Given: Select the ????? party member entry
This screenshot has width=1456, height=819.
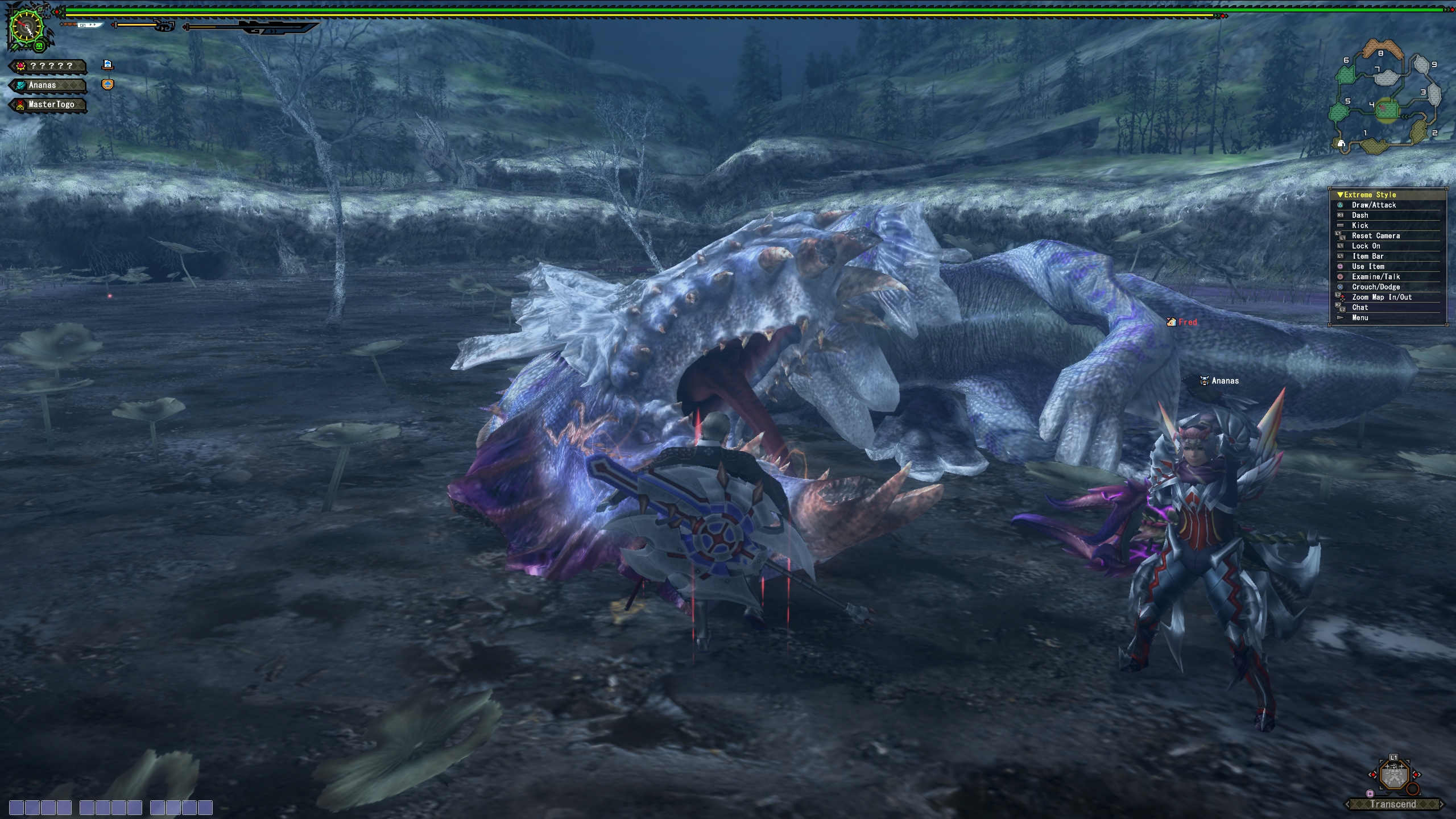Looking at the screenshot, I should coord(49,66).
